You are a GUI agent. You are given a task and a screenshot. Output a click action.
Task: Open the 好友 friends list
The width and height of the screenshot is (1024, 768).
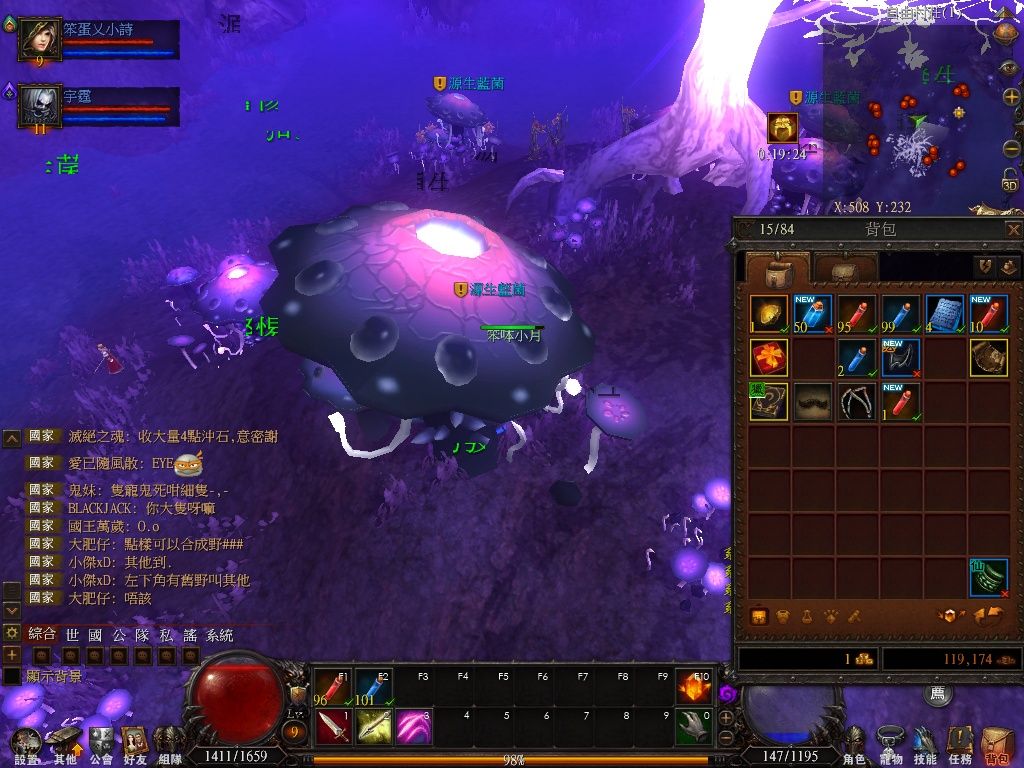[134, 745]
